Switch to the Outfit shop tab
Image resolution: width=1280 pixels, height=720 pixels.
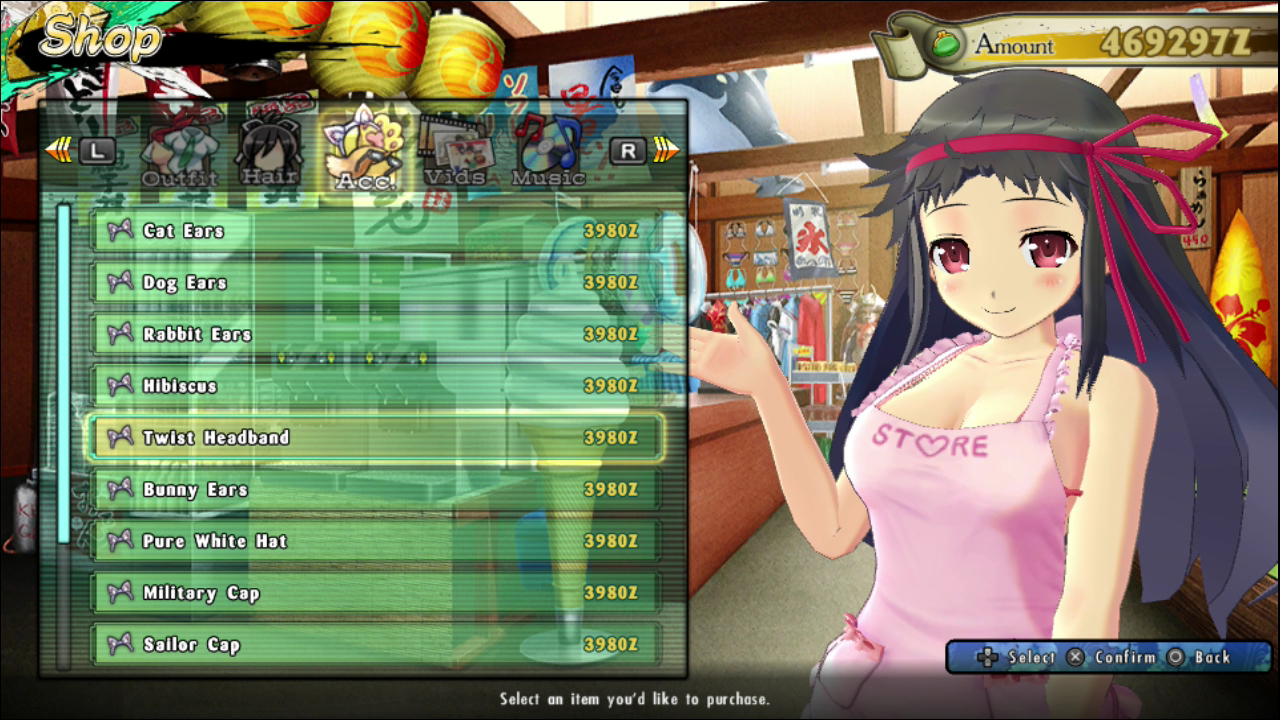point(180,155)
